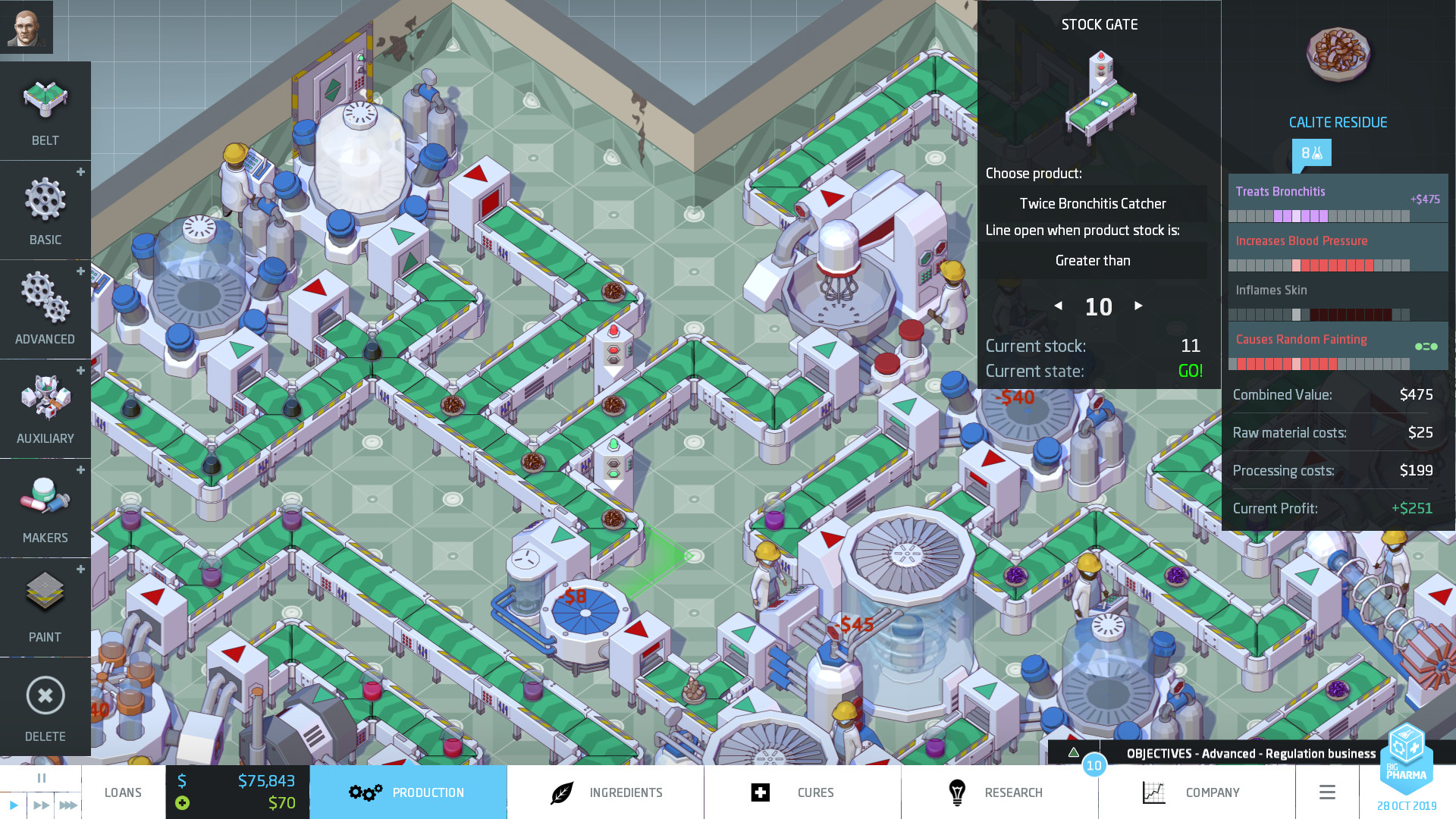Pause the game simulation

coord(42,777)
